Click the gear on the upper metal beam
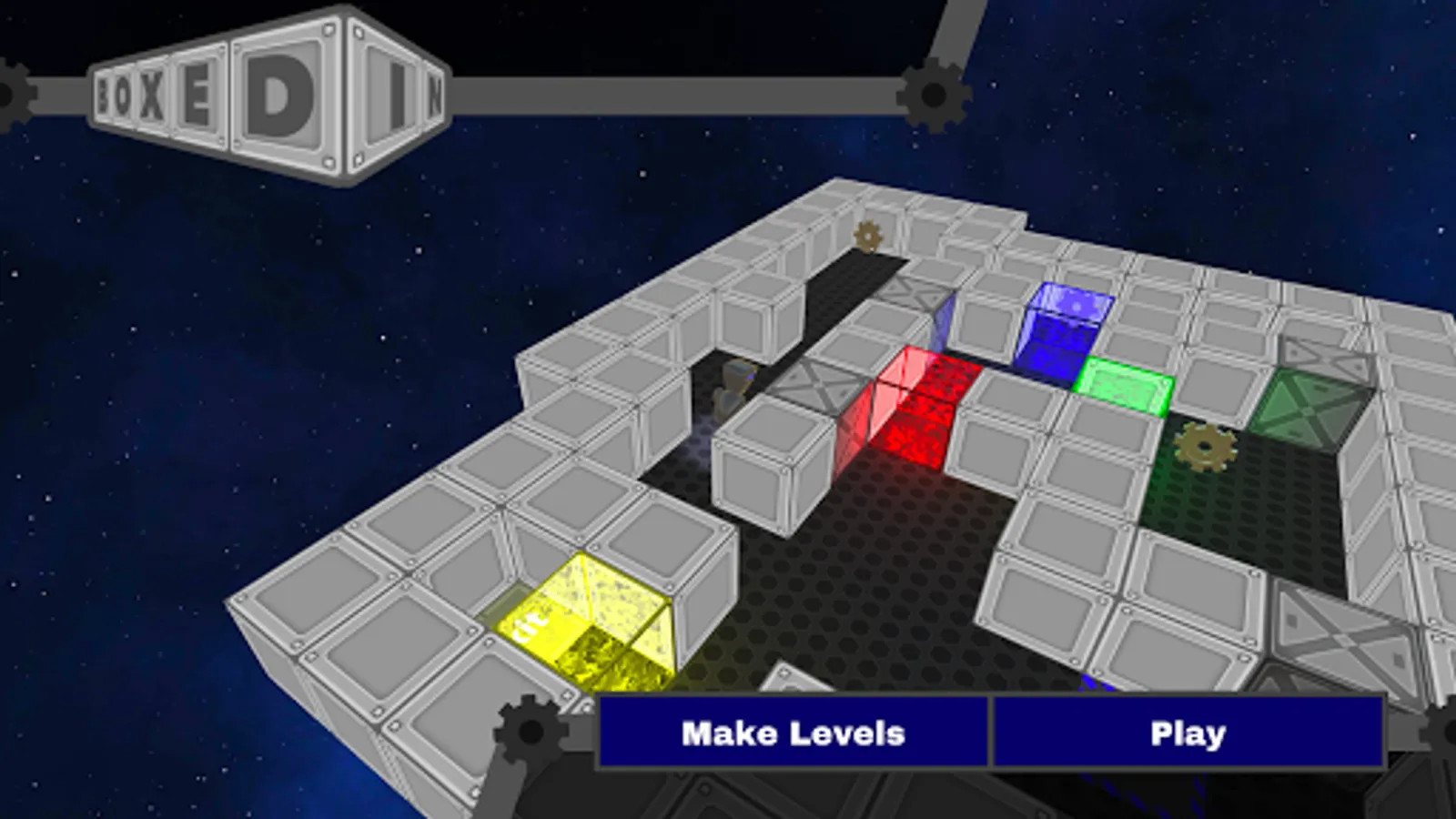The width and height of the screenshot is (1456, 819). [933, 94]
